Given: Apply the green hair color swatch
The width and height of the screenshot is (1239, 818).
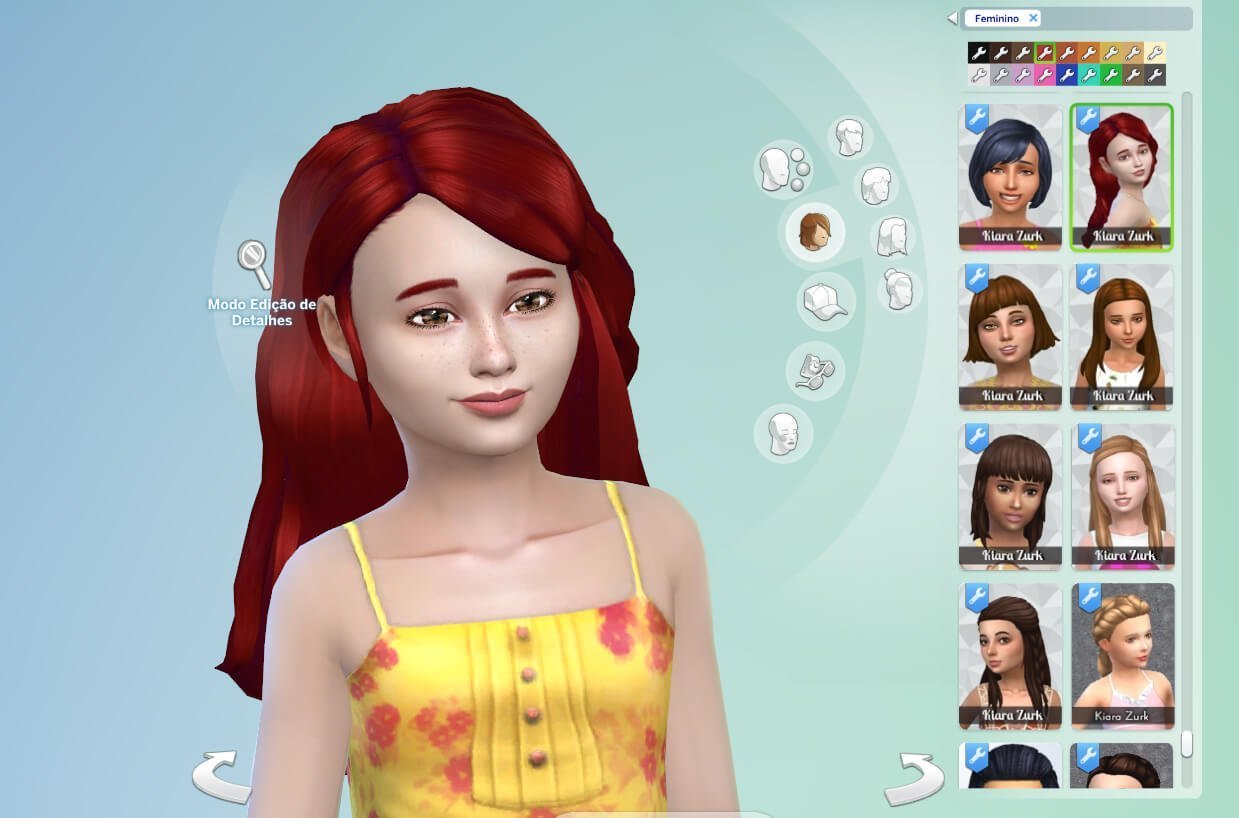Looking at the screenshot, I should click(1111, 75).
